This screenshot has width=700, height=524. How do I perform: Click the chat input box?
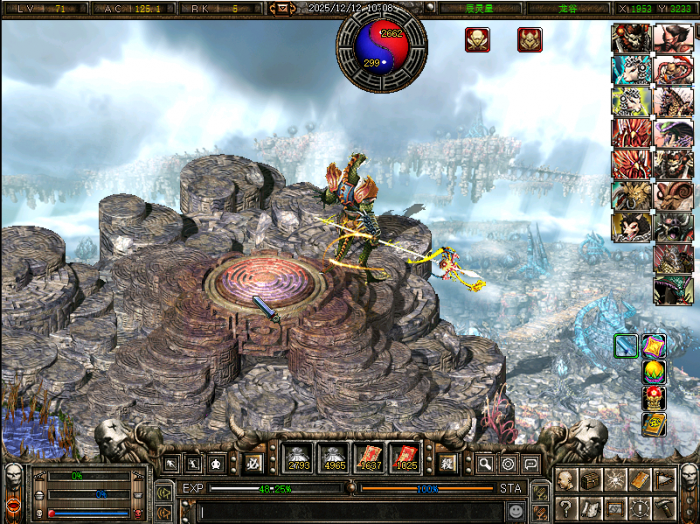click(350, 510)
